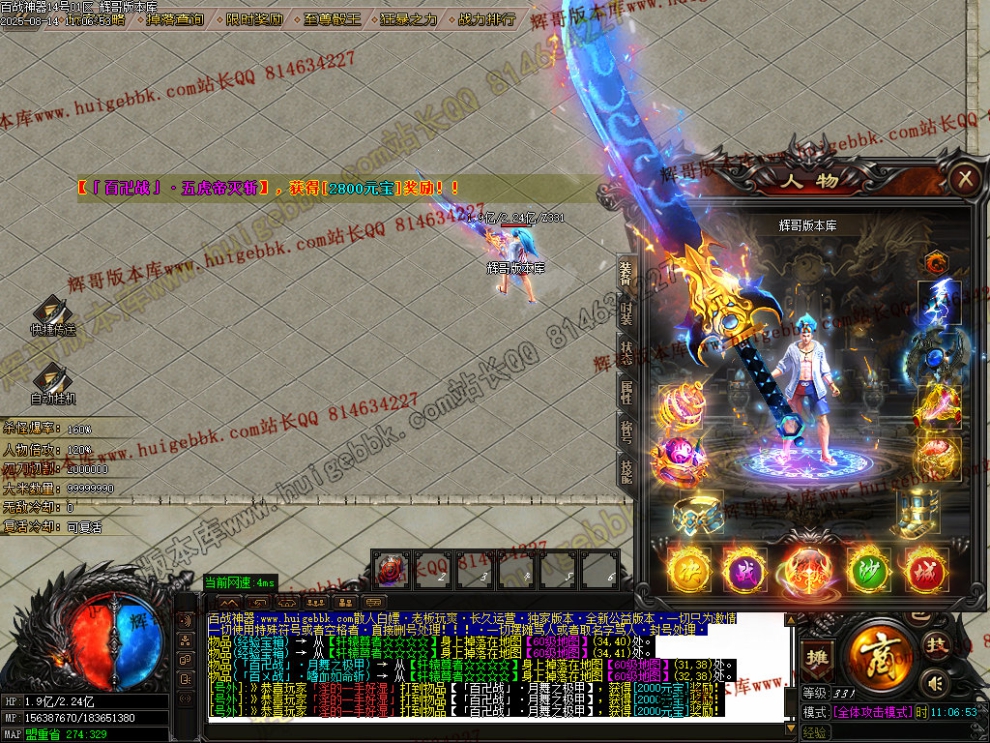
Task: Close the 人物 character panel
Action: point(964,179)
